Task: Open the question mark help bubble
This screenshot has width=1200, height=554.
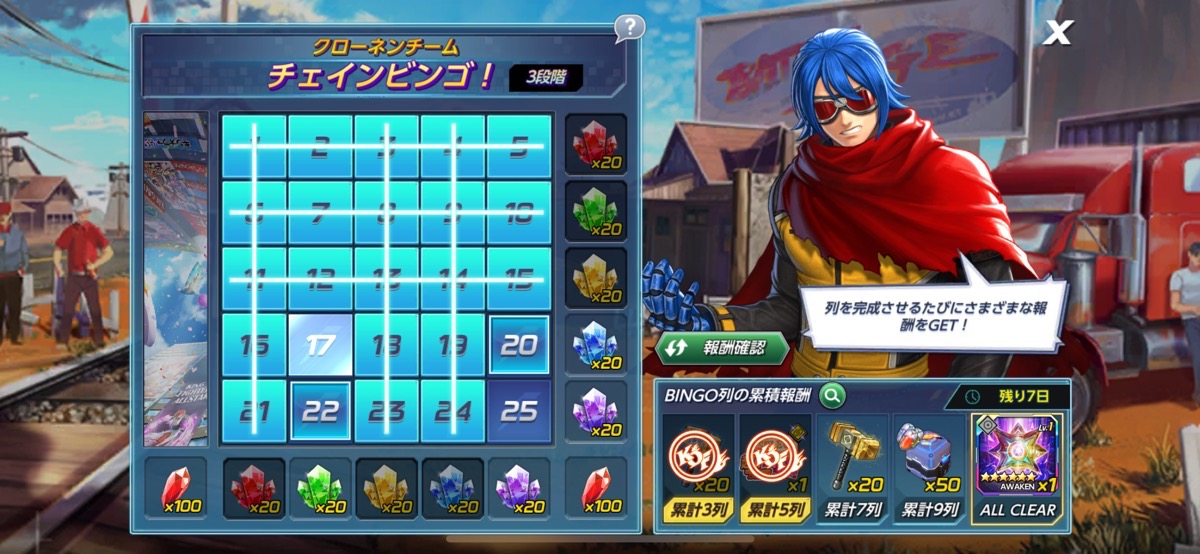Action: [629, 27]
